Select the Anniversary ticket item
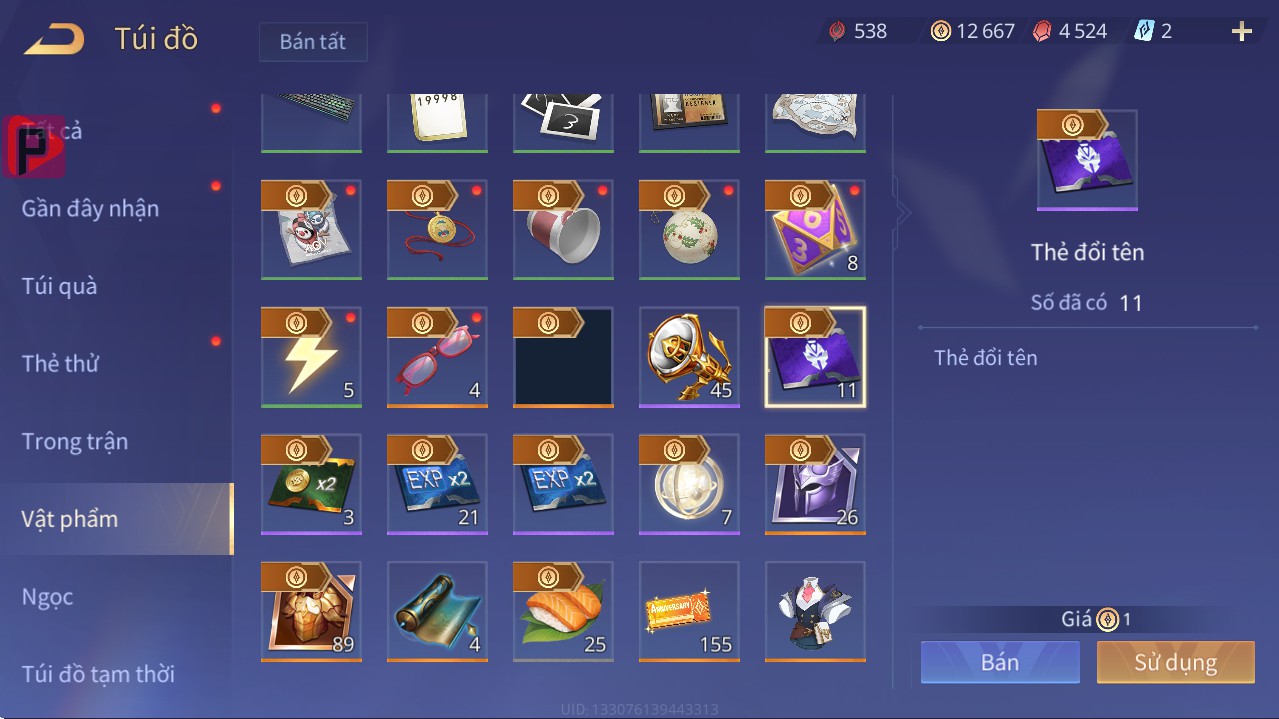1279x719 pixels. pyautogui.click(x=689, y=611)
